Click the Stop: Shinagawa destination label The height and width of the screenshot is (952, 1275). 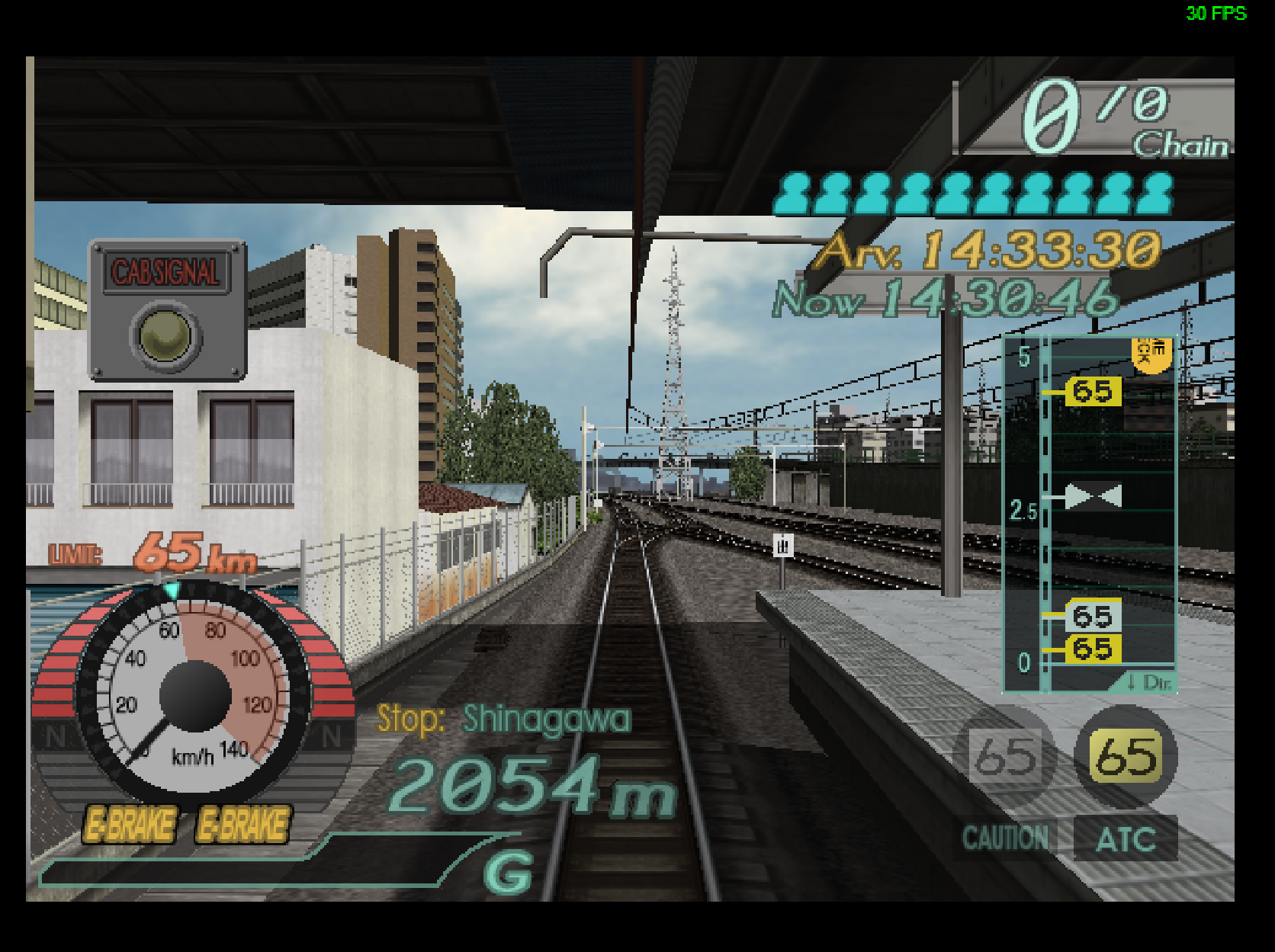pyautogui.click(x=503, y=720)
